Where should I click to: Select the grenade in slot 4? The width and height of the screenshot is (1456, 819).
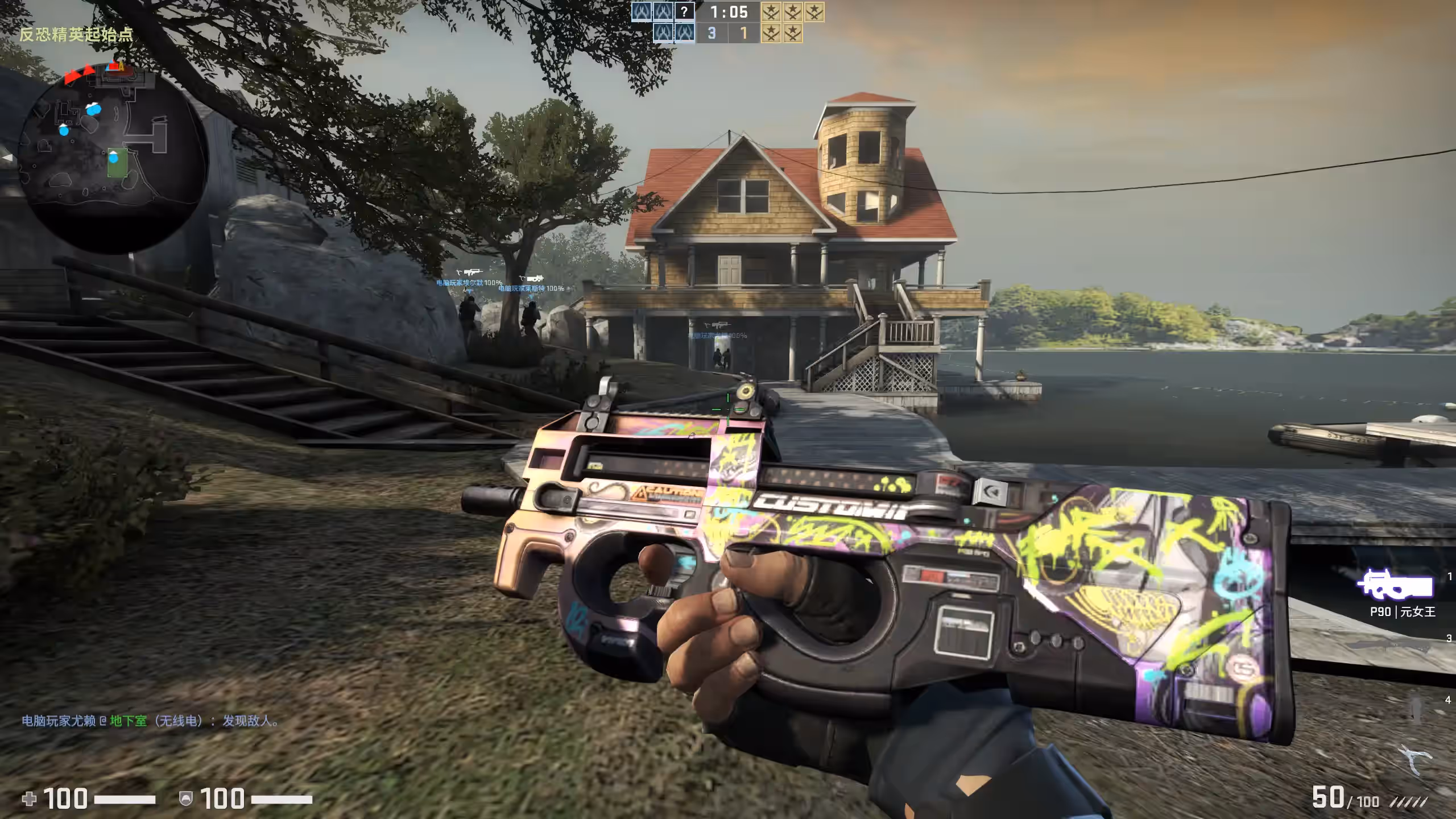(x=1416, y=709)
